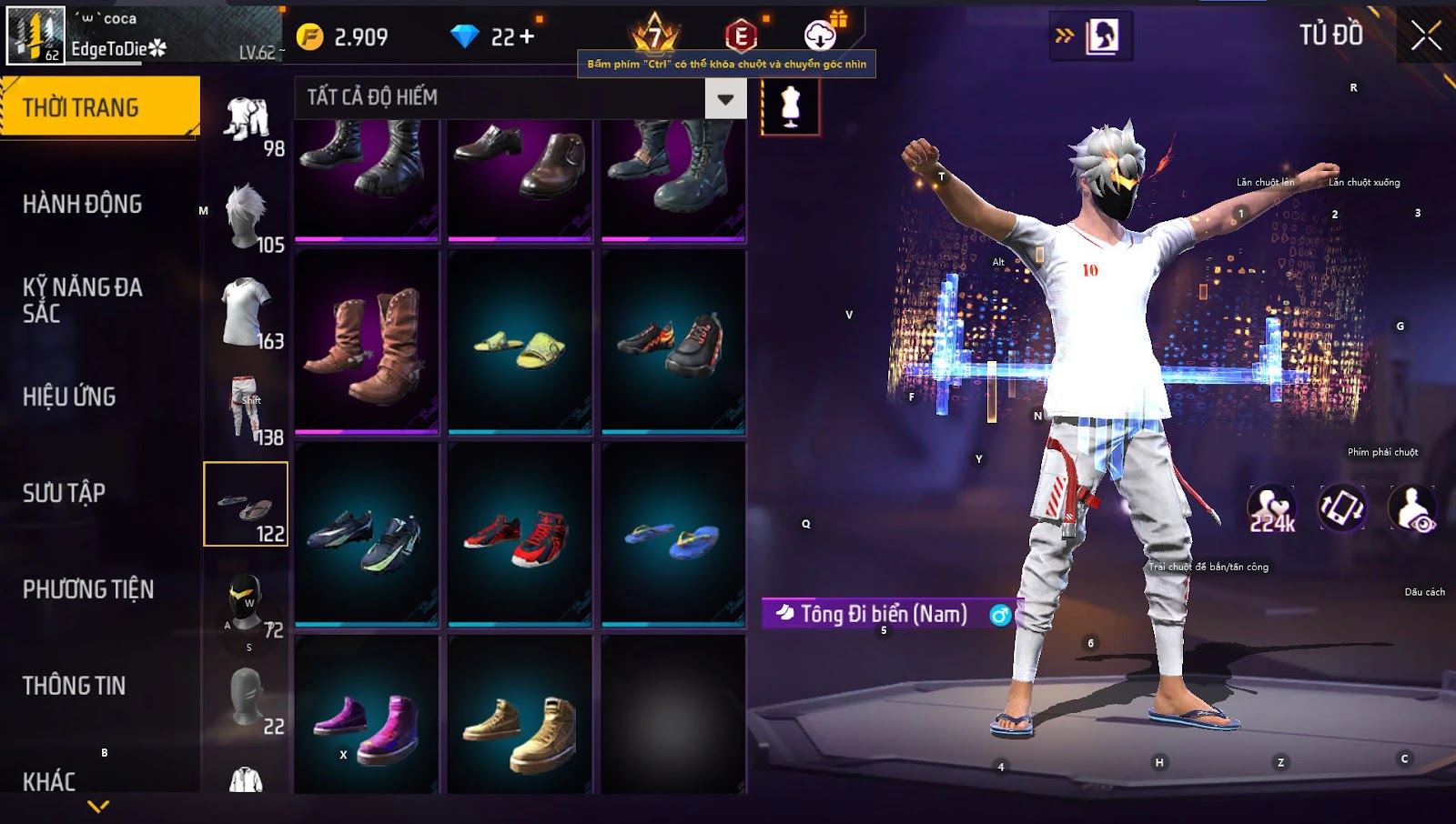Image resolution: width=1456 pixels, height=824 pixels.
Task: Show the Thông Tin info section
Action: (74, 686)
